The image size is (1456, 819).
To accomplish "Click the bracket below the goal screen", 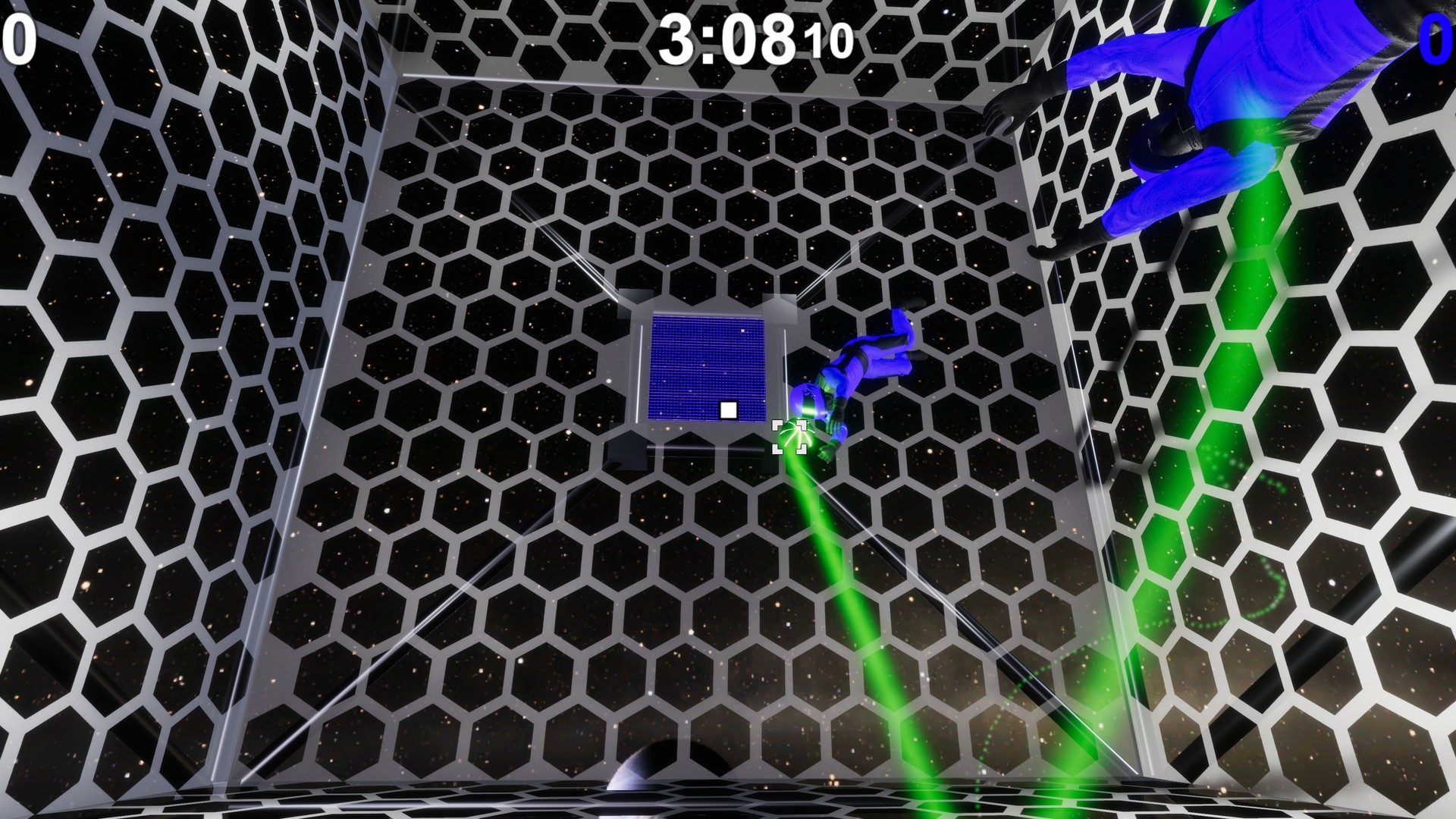I will (629, 453).
